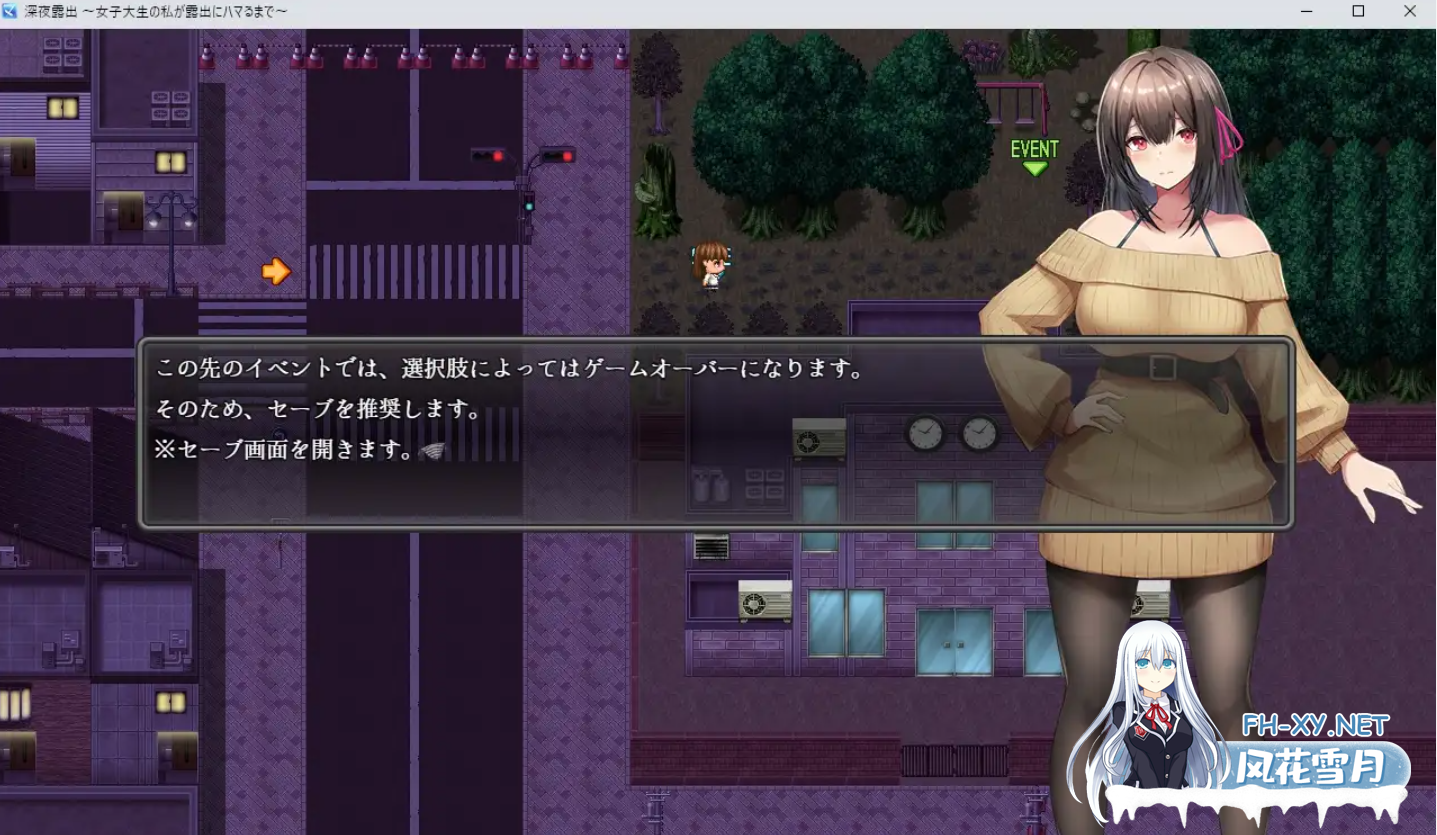Maximize the game window
The image size is (1437, 835).
(x=1358, y=11)
